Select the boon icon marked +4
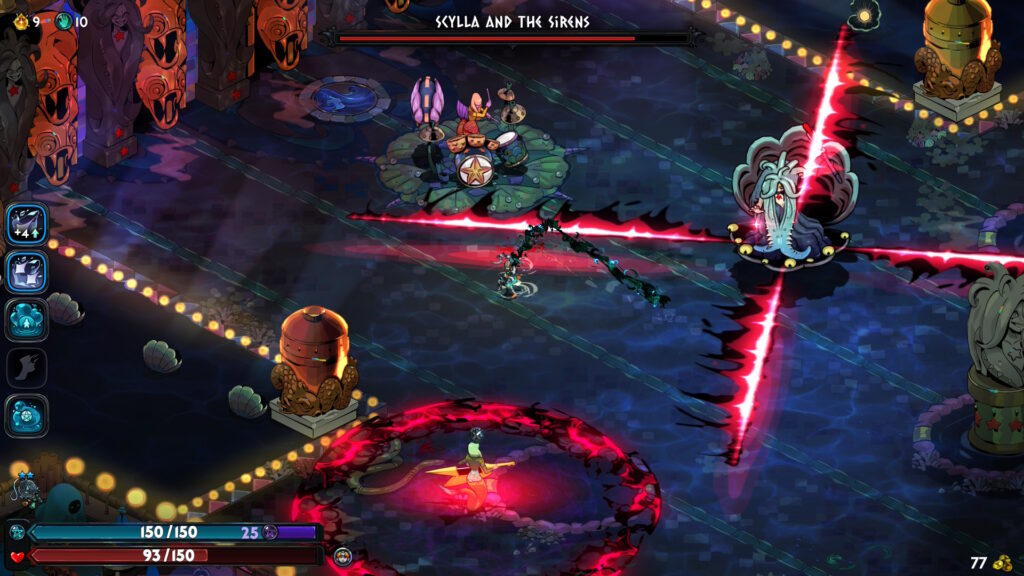 tap(27, 224)
